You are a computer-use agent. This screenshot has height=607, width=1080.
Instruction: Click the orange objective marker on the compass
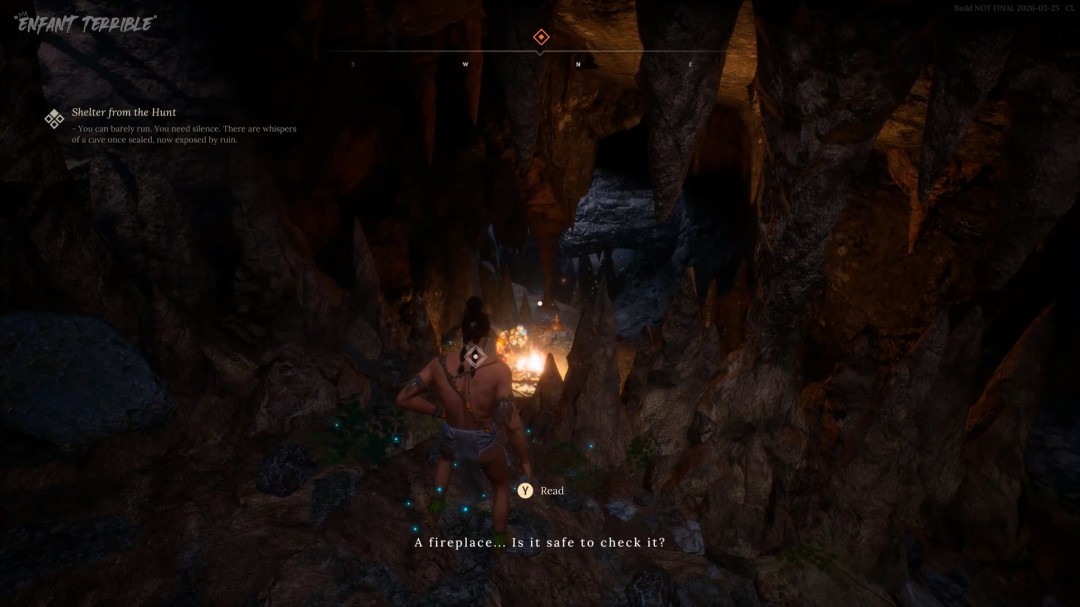tap(541, 37)
